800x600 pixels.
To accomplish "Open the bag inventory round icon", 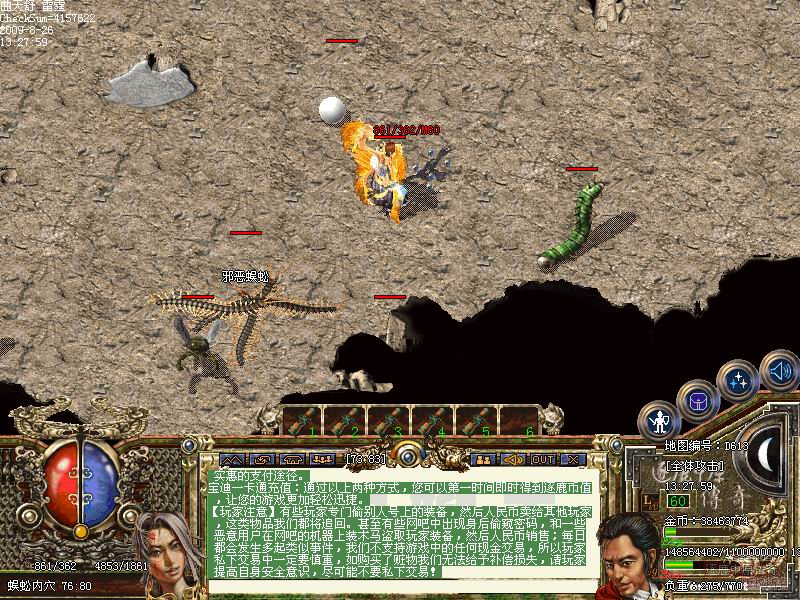I will coord(697,400).
